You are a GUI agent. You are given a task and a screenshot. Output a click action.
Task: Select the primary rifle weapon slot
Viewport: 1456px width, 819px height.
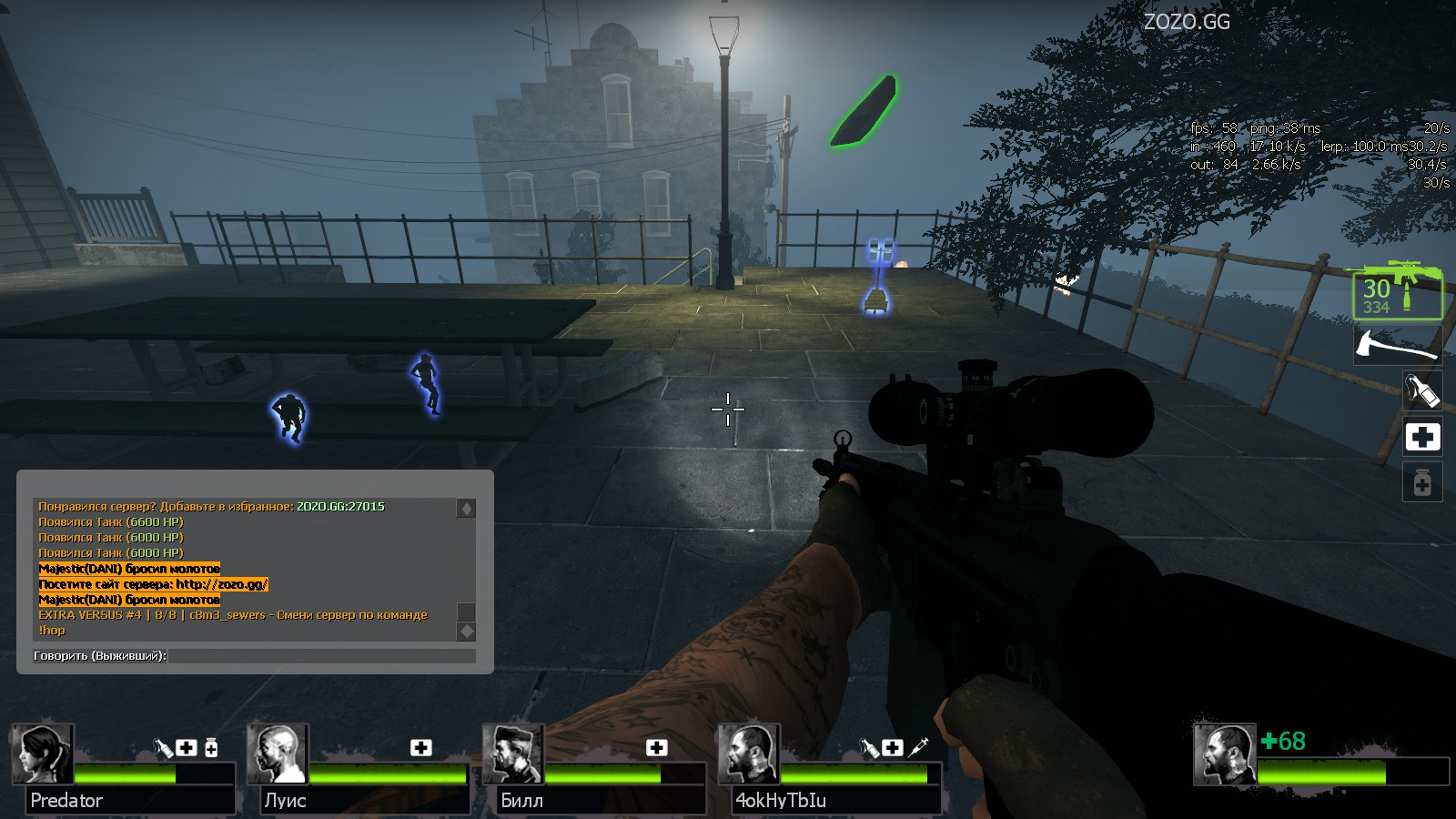click(x=1397, y=291)
